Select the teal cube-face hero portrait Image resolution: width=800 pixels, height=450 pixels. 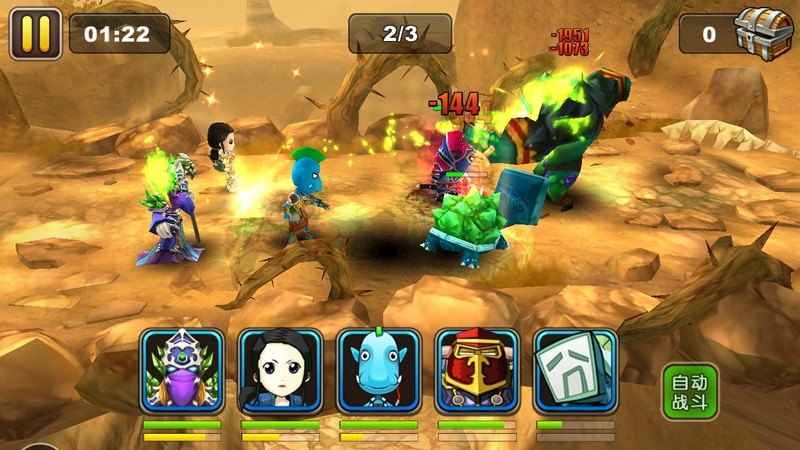575,371
